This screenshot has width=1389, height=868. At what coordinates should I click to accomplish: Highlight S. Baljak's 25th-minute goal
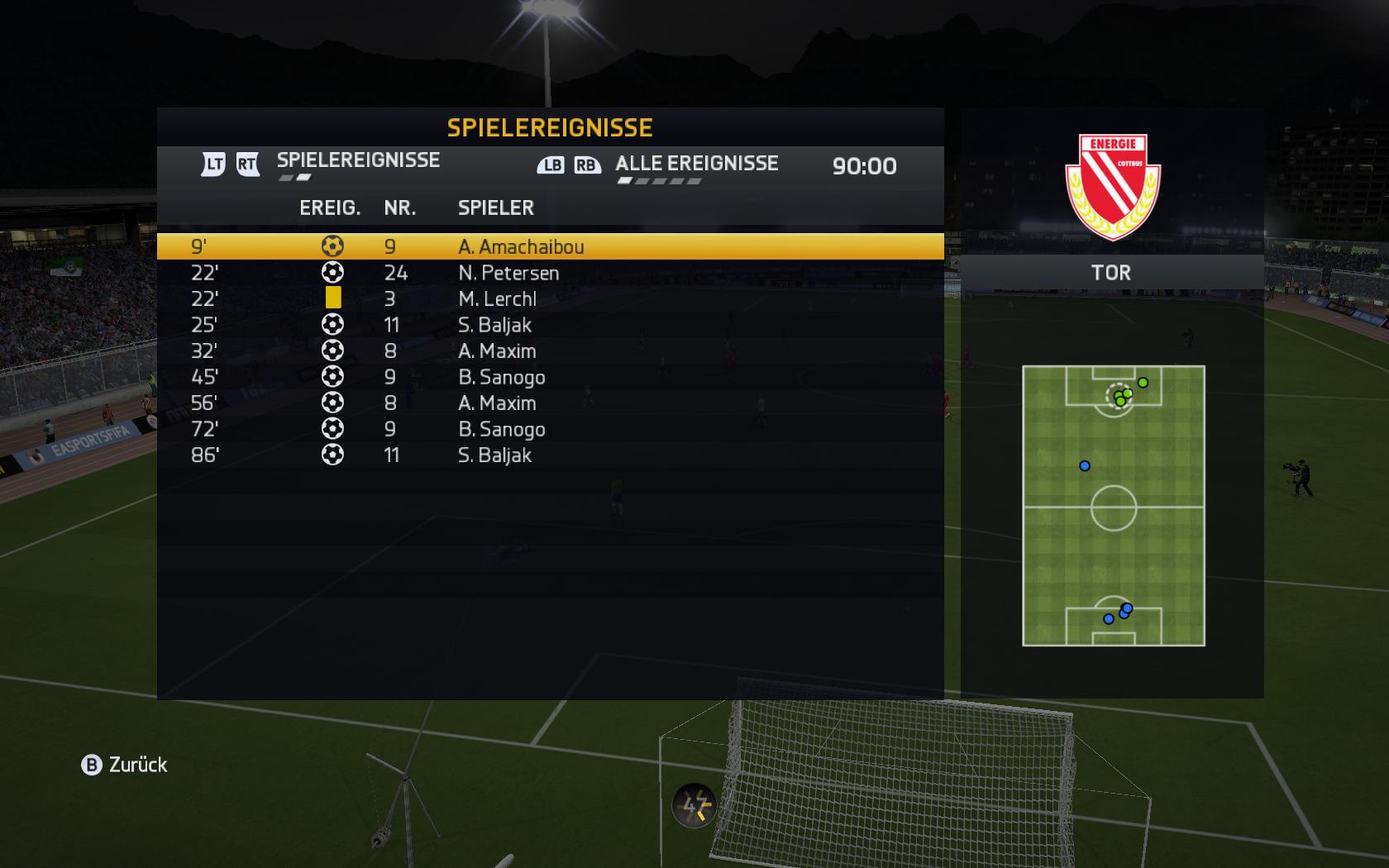(550, 325)
